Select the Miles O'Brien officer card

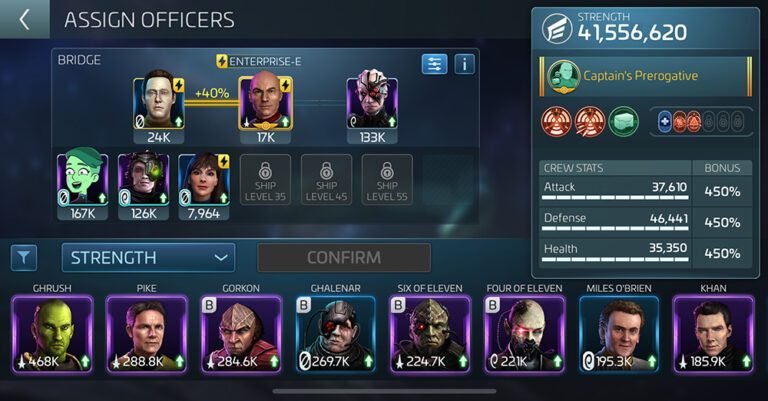pos(619,334)
